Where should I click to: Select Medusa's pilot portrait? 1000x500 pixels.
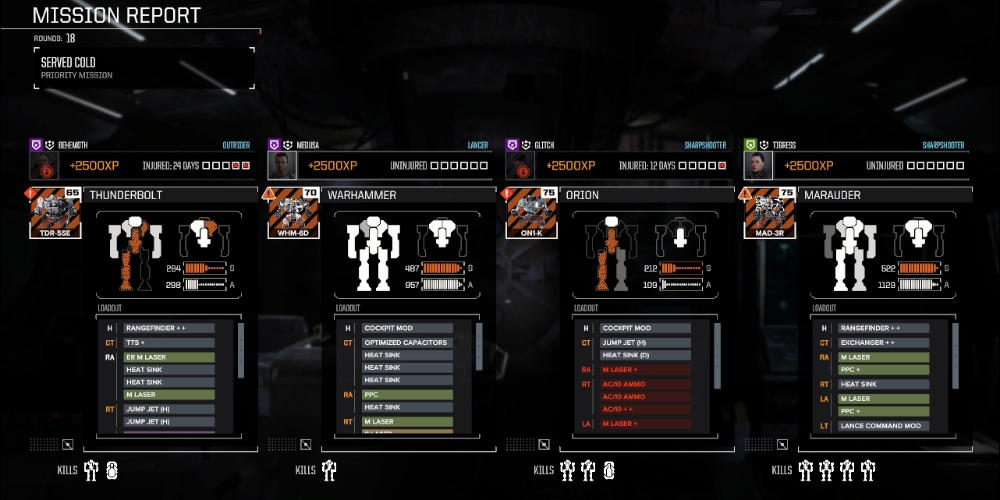pyautogui.click(x=282, y=165)
